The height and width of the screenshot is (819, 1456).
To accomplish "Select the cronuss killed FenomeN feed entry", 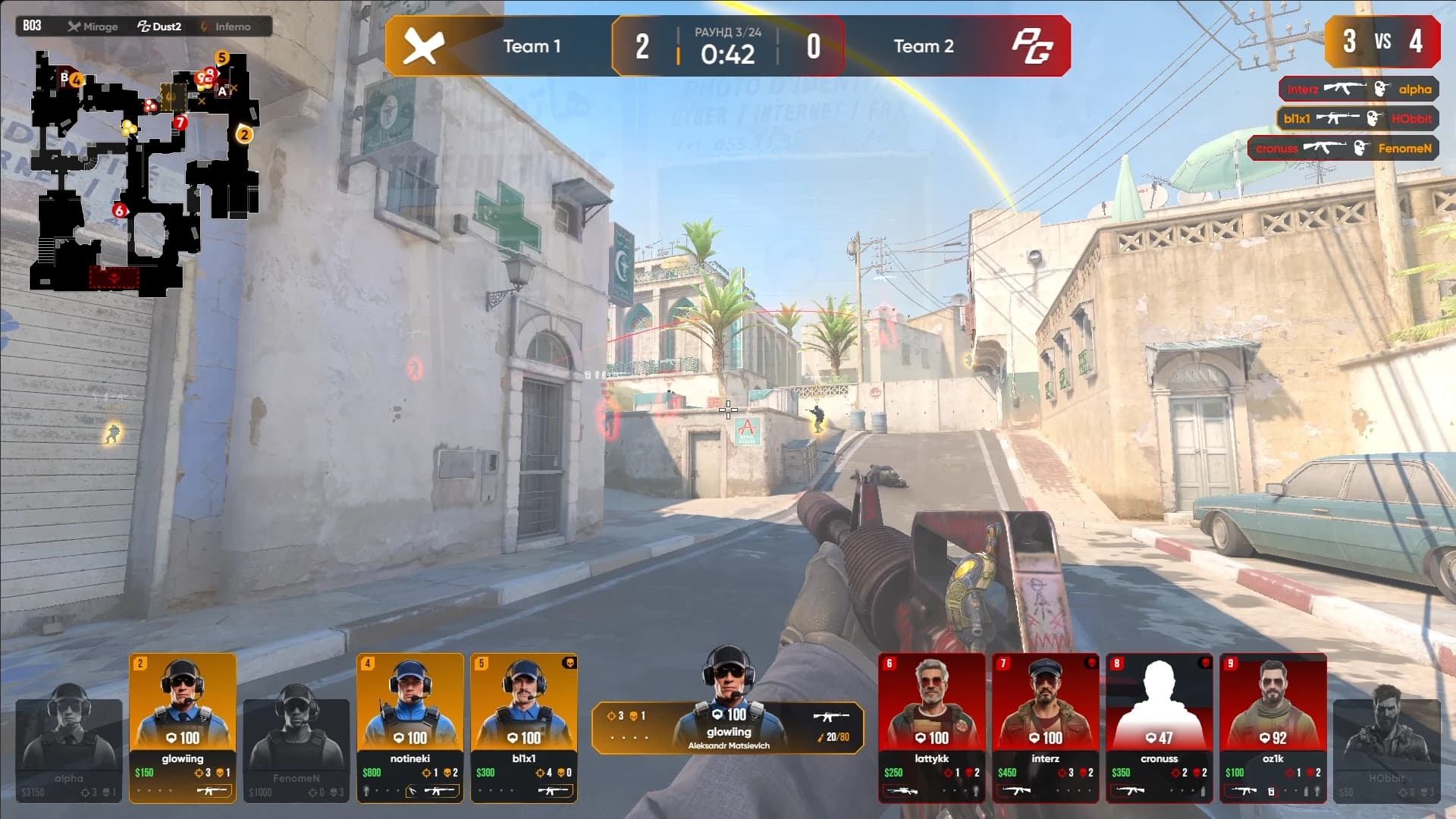I will pos(1343,148).
